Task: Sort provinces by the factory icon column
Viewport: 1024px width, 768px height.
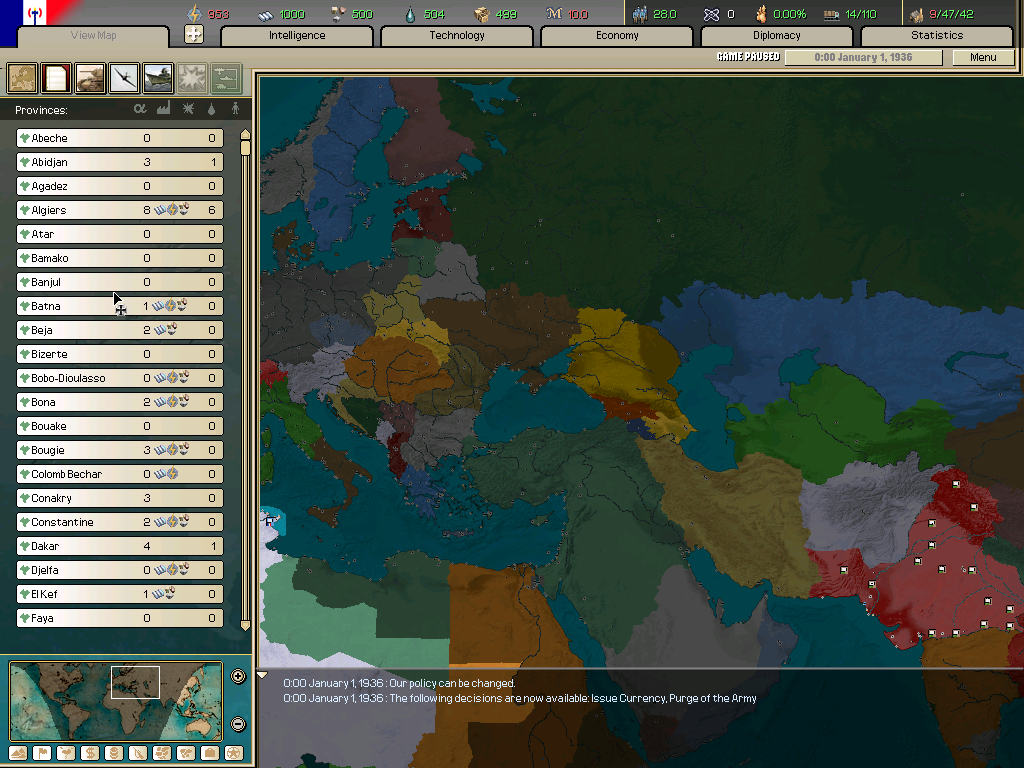Action: [x=164, y=109]
